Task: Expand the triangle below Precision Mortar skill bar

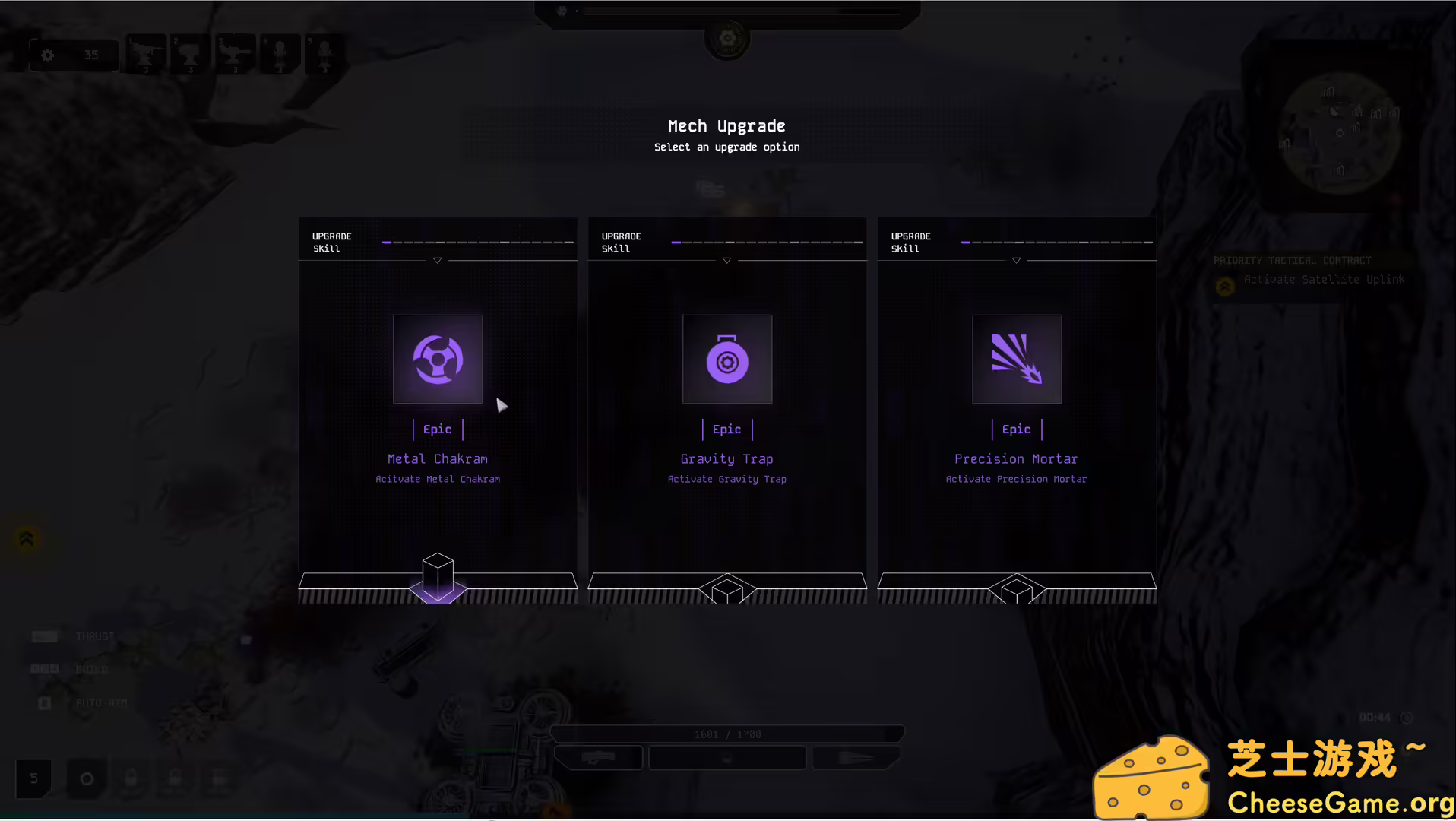Action: [1016, 259]
